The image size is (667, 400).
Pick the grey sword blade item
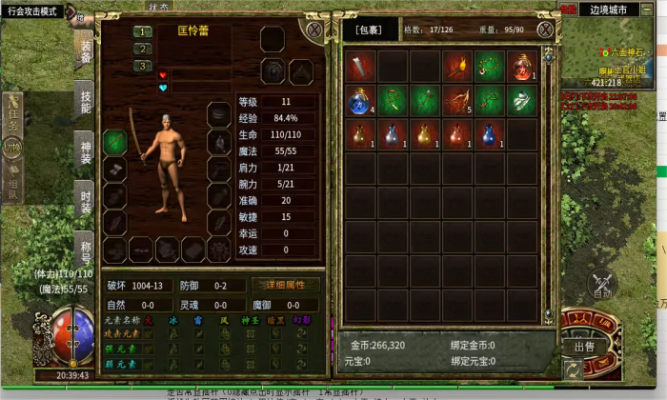click(361, 67)
